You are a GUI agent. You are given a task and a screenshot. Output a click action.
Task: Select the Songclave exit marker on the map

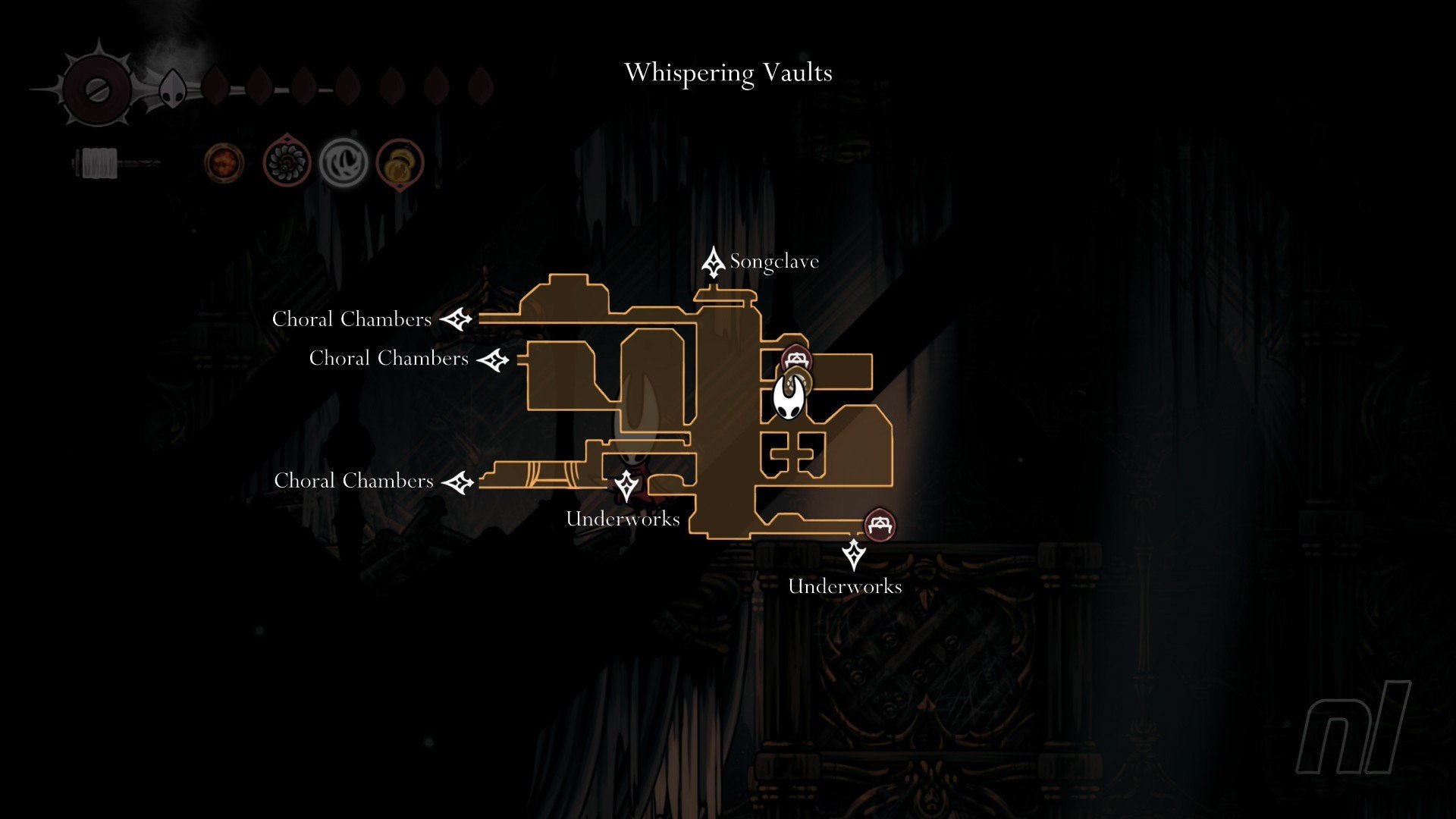click(x=713, y=262)
